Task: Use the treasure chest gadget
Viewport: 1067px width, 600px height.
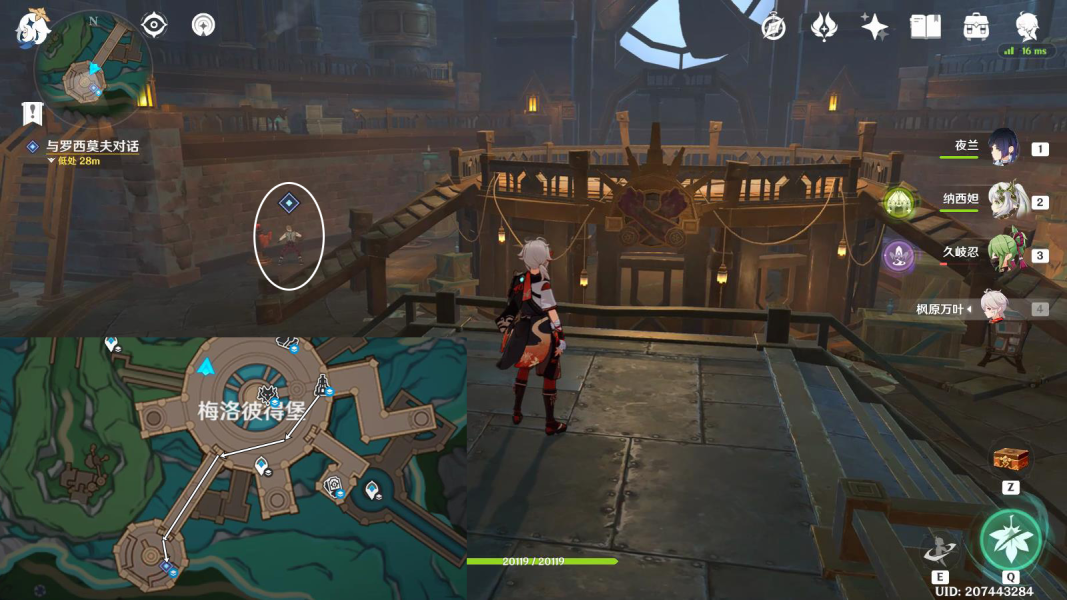Action: (x=1010, y=460)
